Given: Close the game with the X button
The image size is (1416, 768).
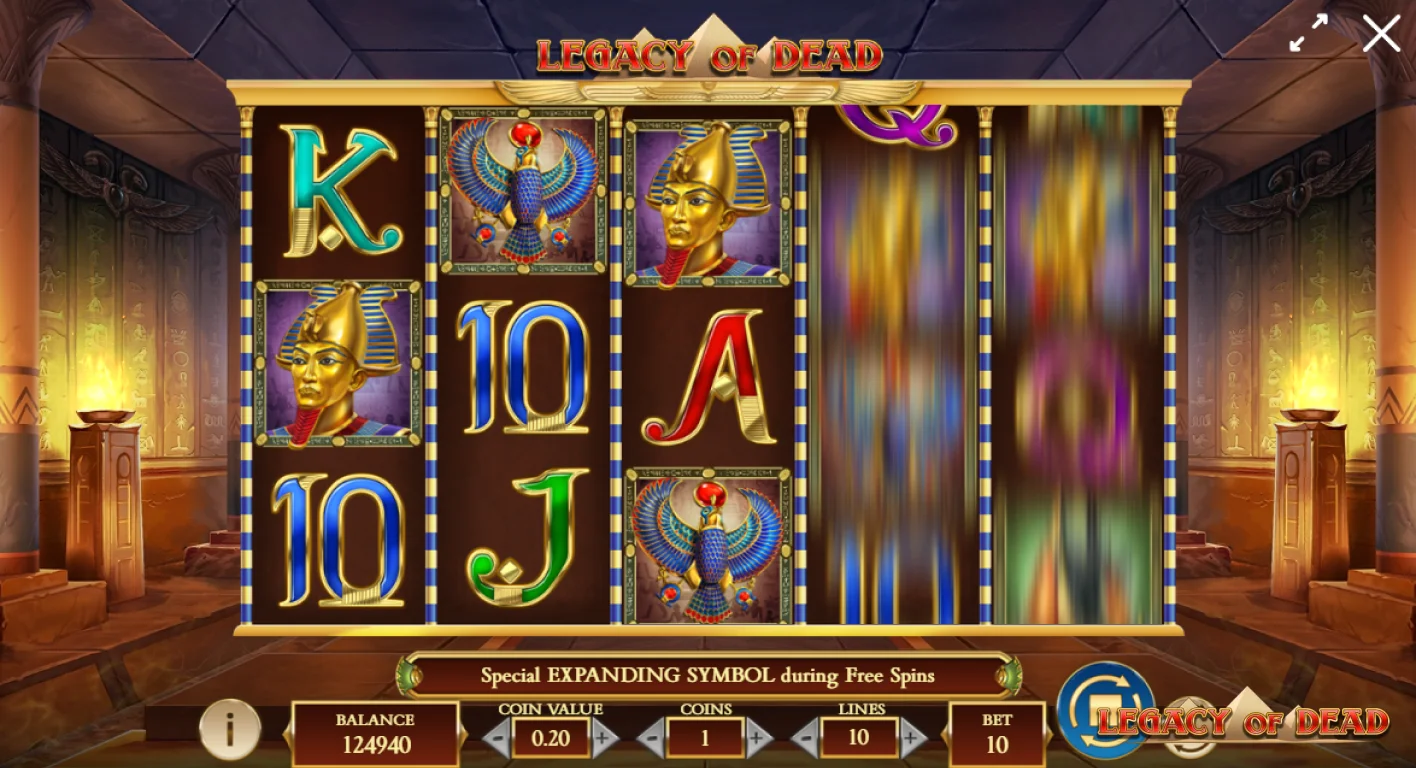Looking at the screenshot, I should click(x=1381, y=33).
